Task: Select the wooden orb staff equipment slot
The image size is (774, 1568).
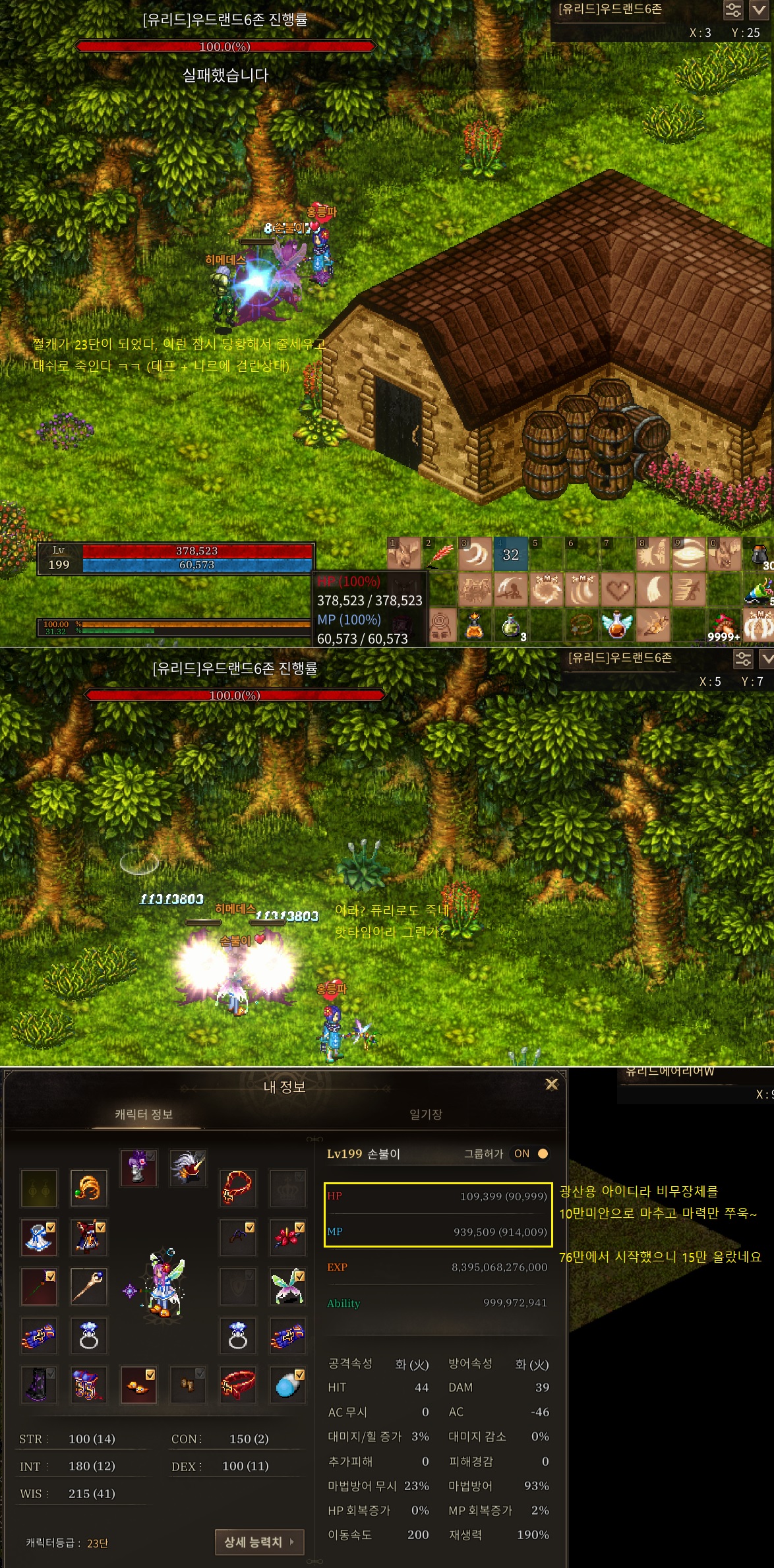Action: (x=88, y=1286)
